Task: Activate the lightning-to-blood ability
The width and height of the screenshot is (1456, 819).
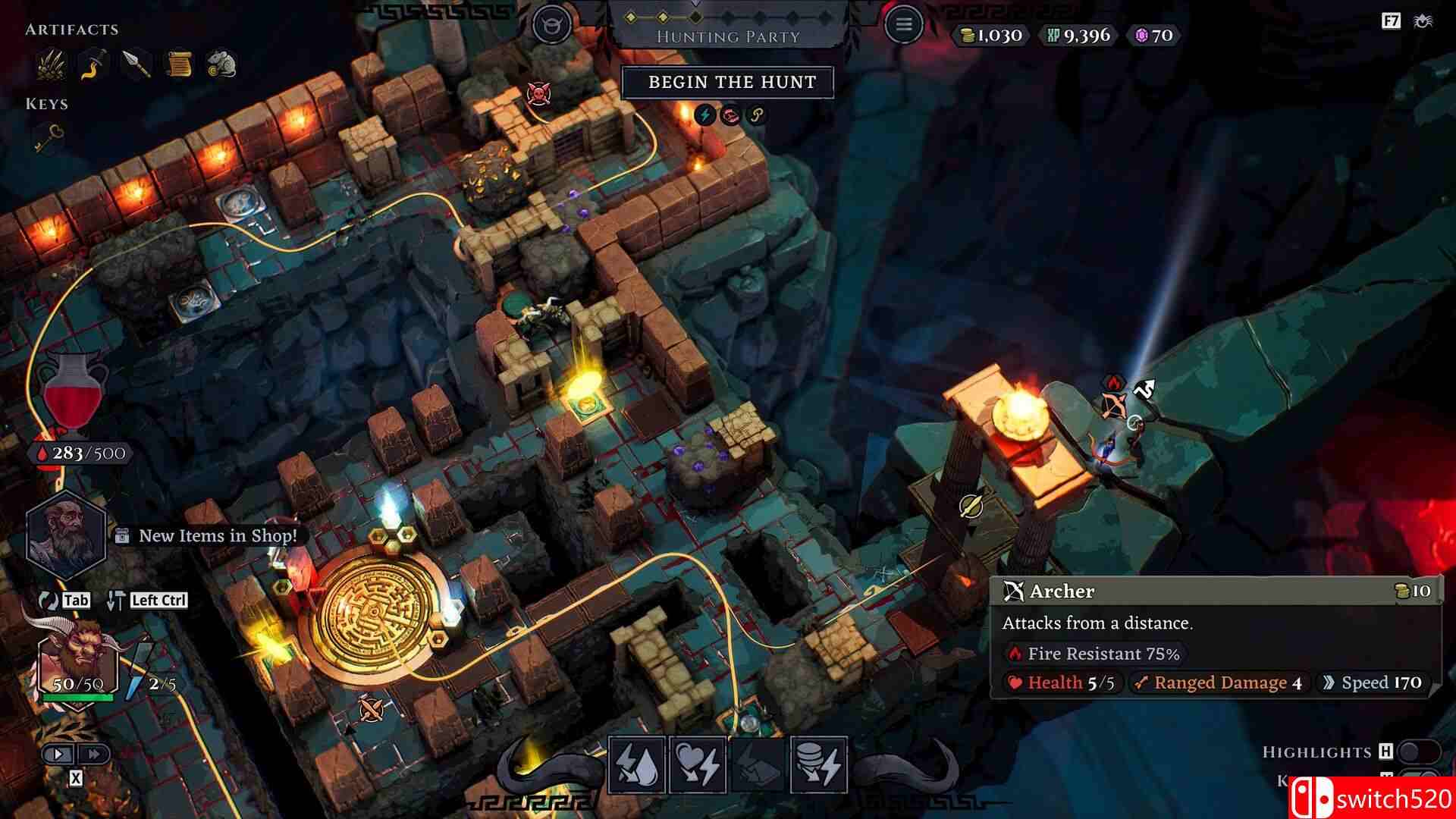Action: 636,764
